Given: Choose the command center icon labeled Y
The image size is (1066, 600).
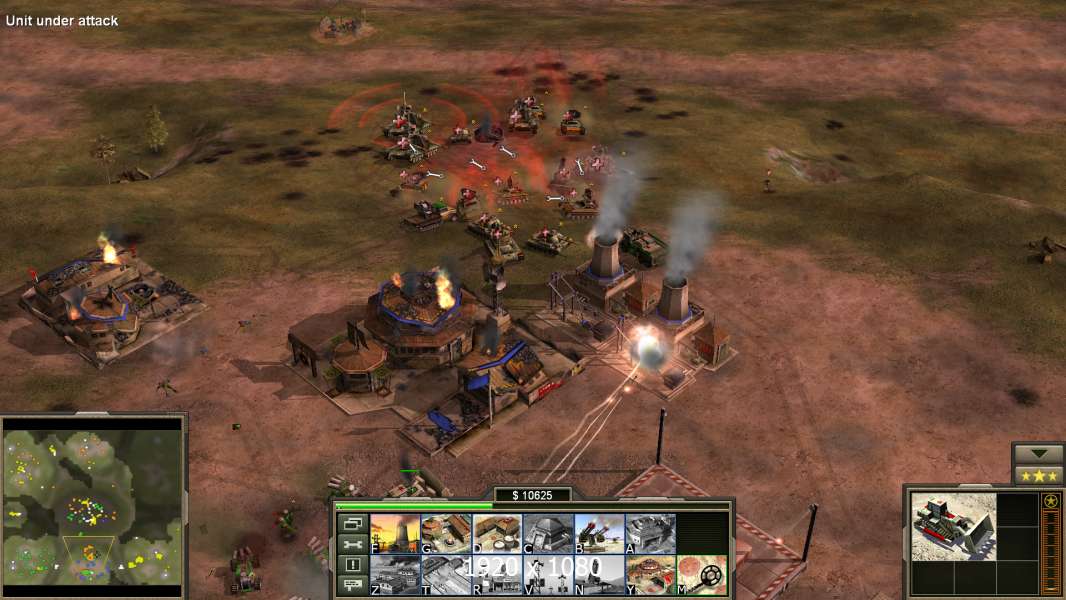Looking at the screenshot, I should 650,575.
